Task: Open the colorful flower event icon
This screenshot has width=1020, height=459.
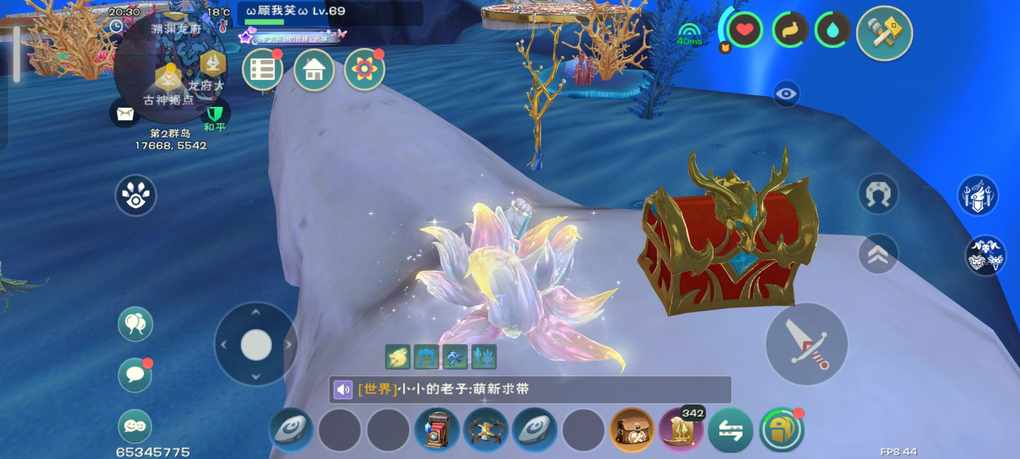Action: pos(365,70)
